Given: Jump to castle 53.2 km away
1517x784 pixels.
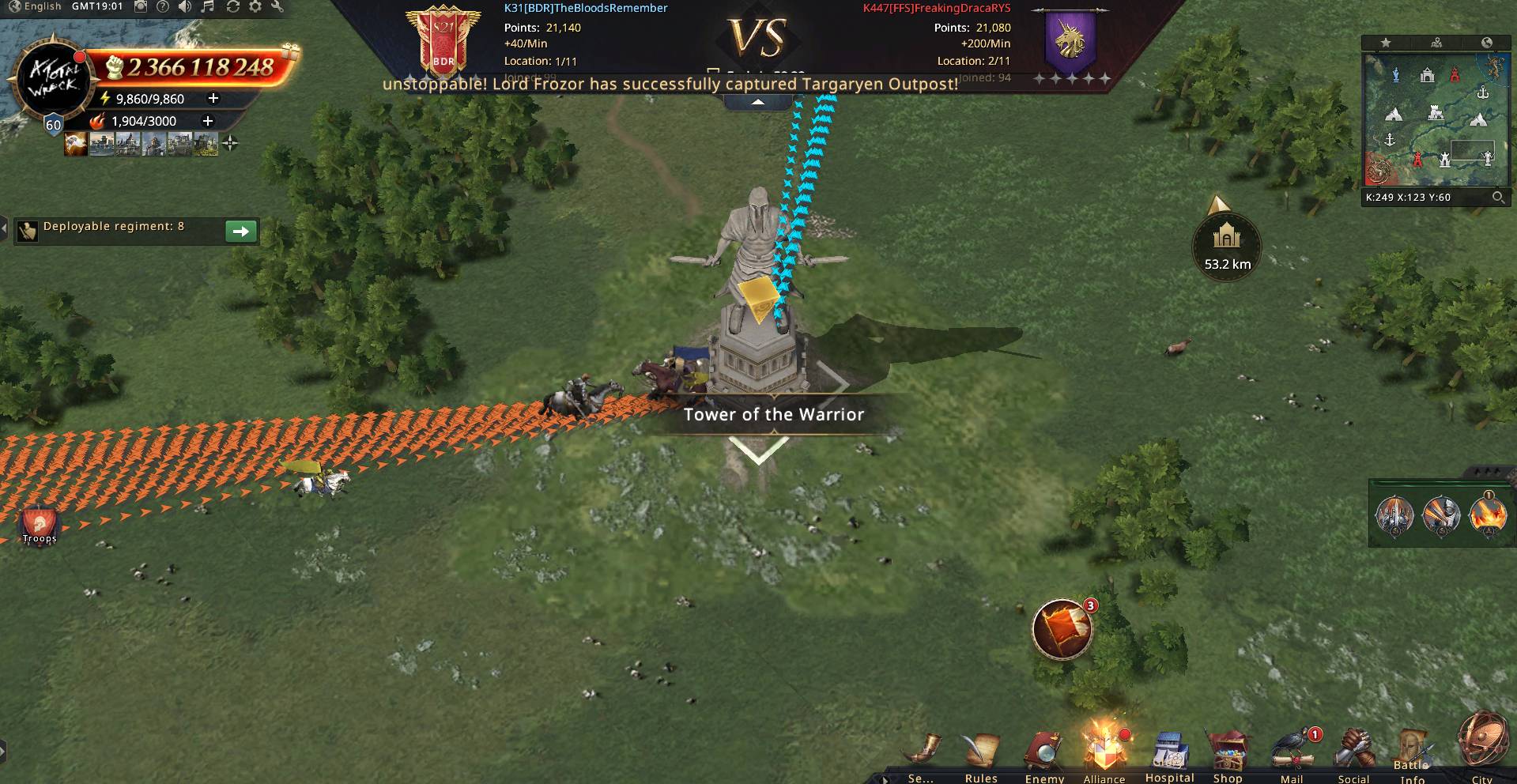Looking at the screenshot, I should click(x=1227, y=243).
